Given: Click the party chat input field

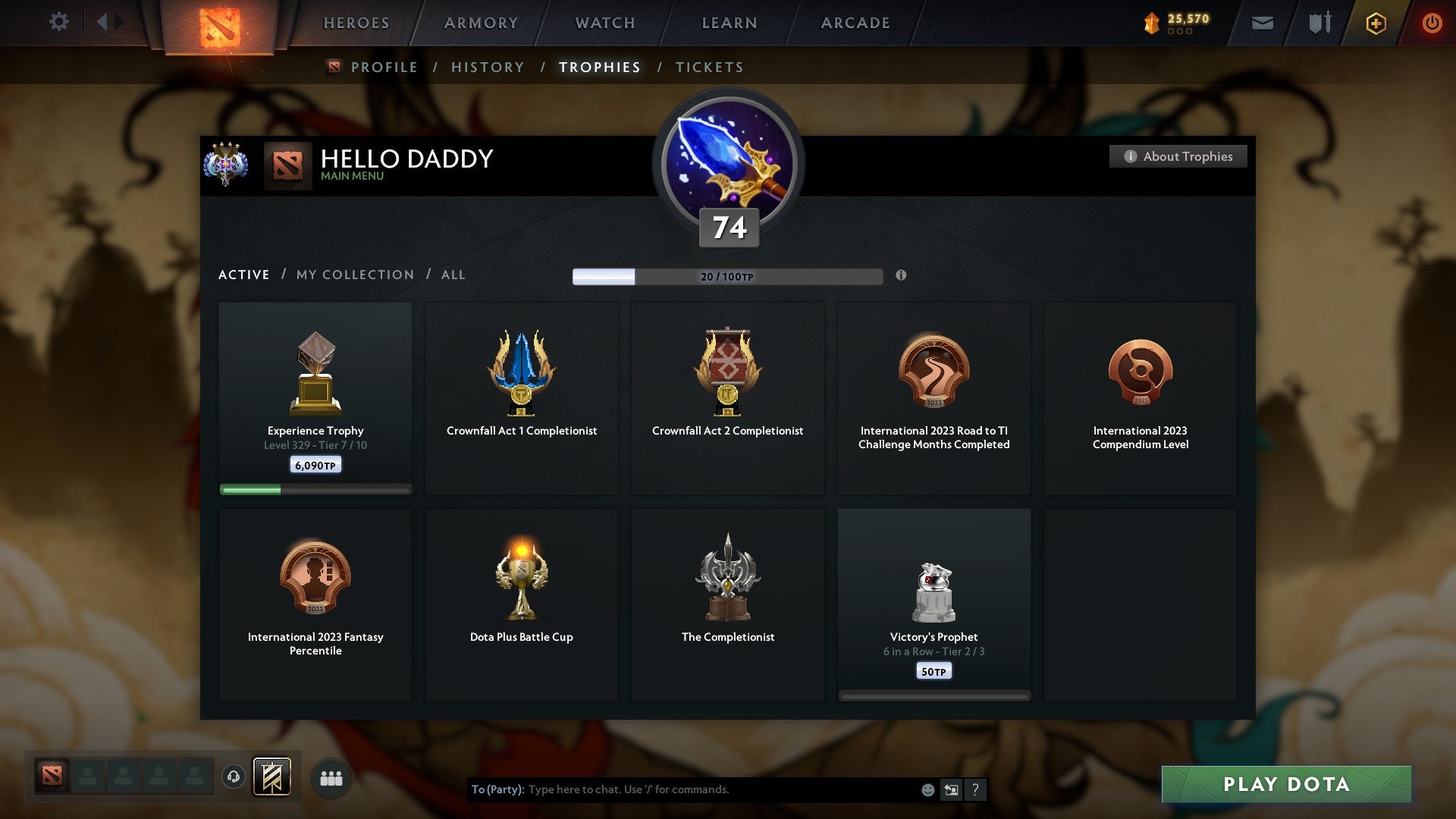Looking at the screenshot, I should (x=682, y=789).
